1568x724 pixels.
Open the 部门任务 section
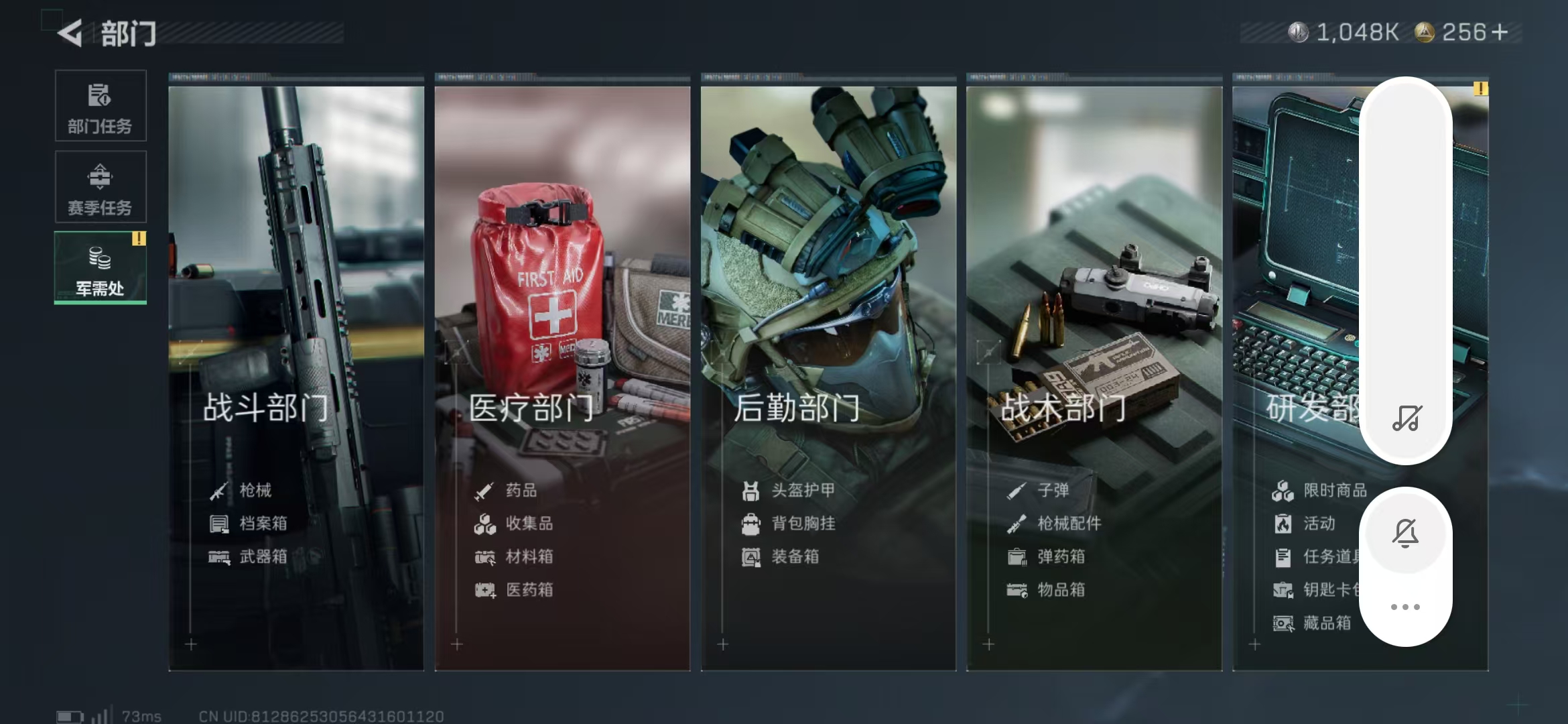[100, 106]
